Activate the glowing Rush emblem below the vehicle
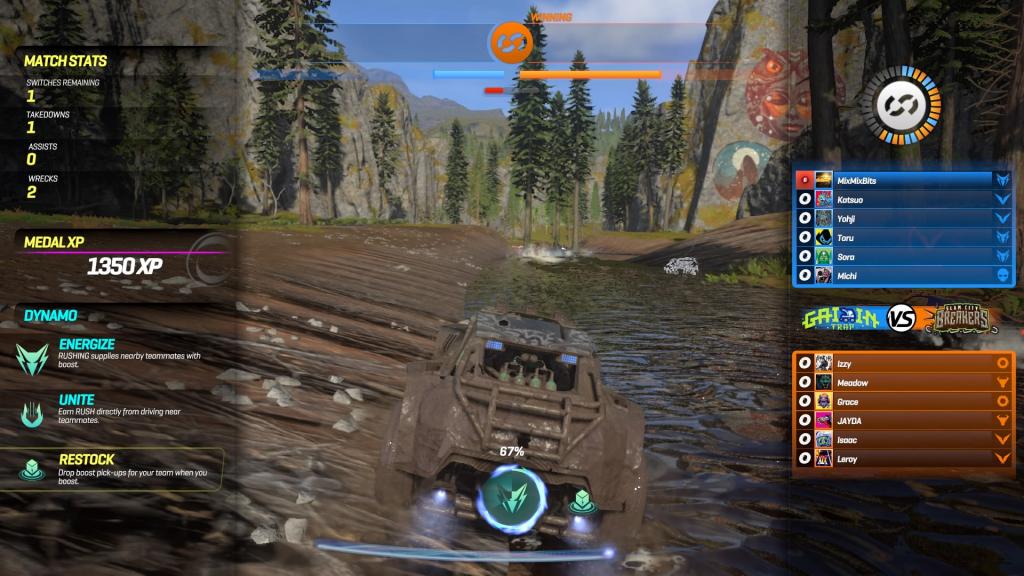The image size is (1024, 576). click(x=512, y=497)
